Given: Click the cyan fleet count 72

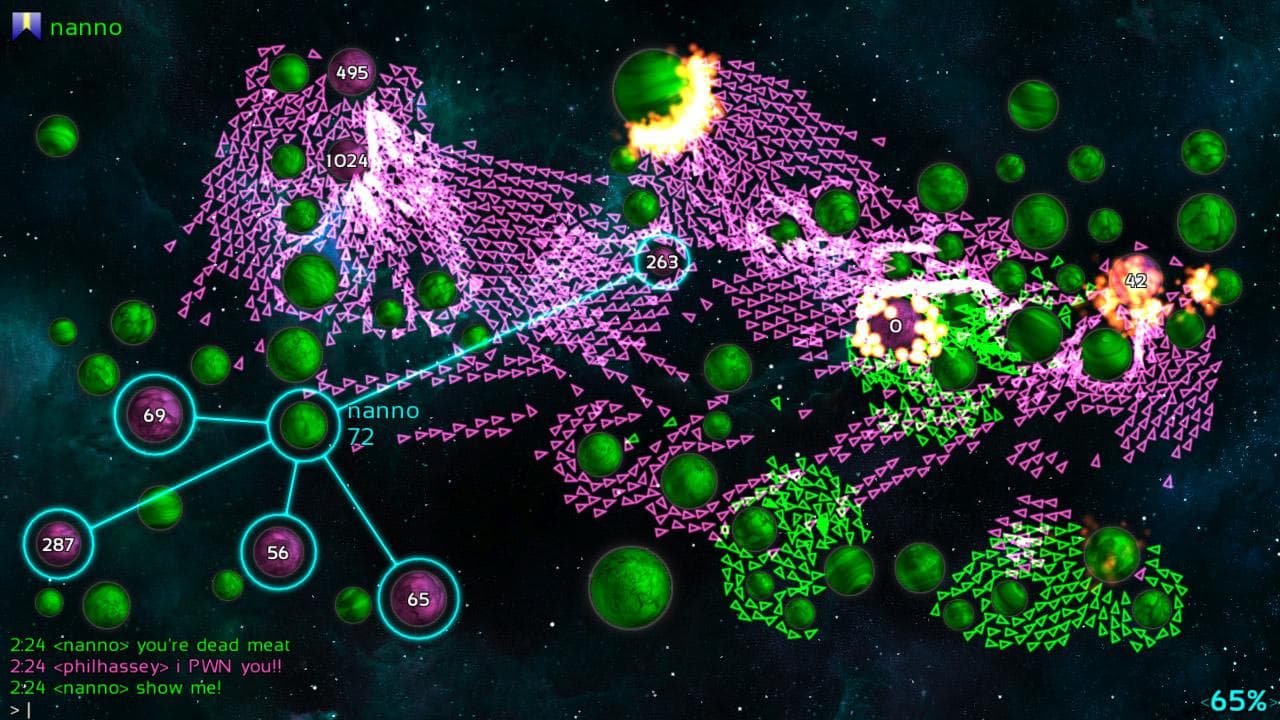Looking at the screenshot, I should pos(362,436).
